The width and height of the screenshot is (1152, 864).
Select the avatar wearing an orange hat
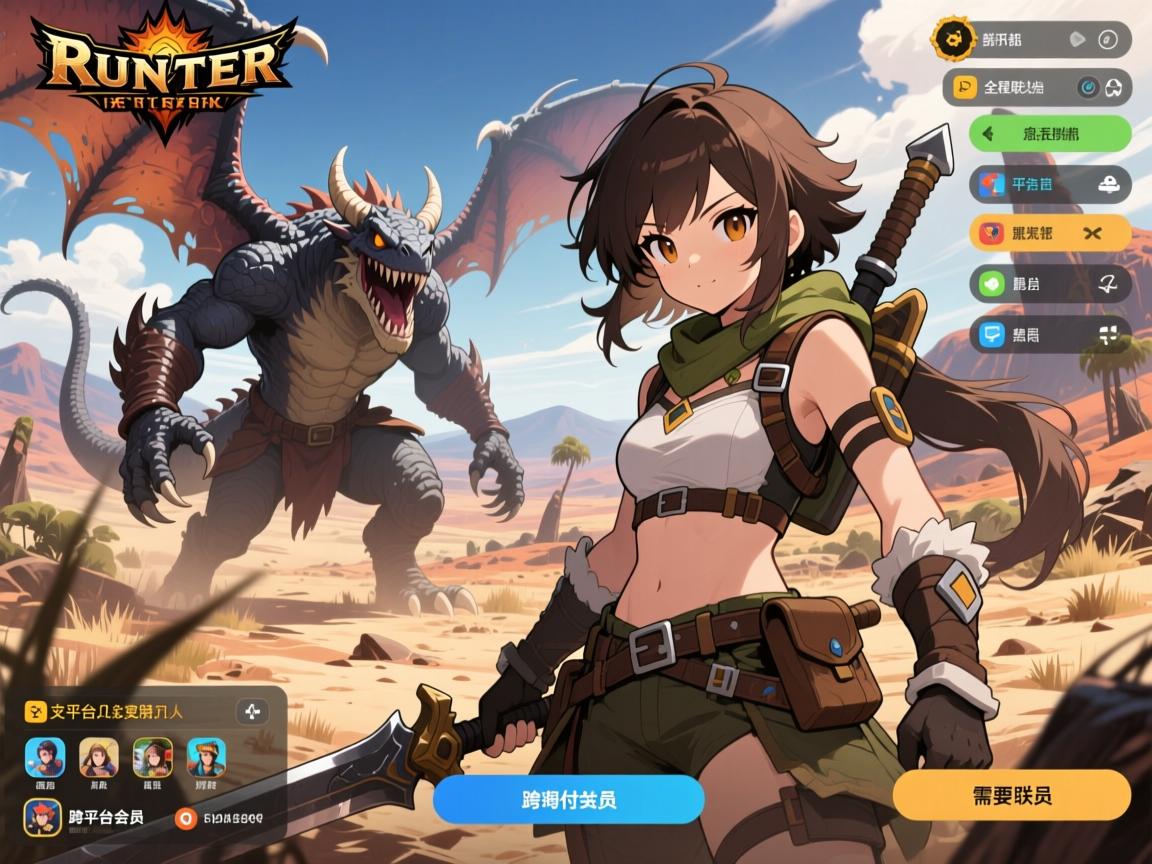(206, 757)
